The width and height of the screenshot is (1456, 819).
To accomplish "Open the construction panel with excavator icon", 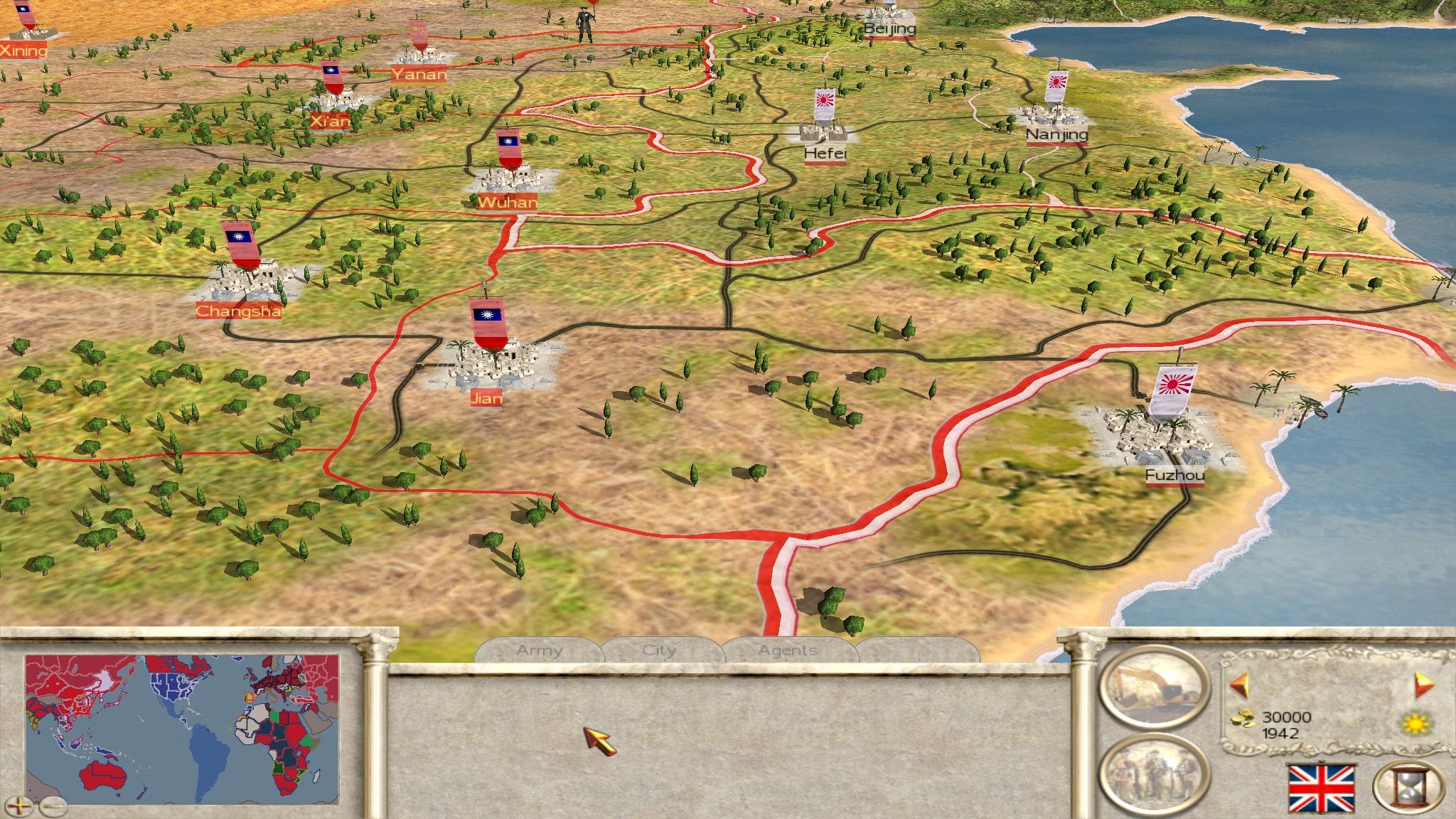I will 1153,687.
